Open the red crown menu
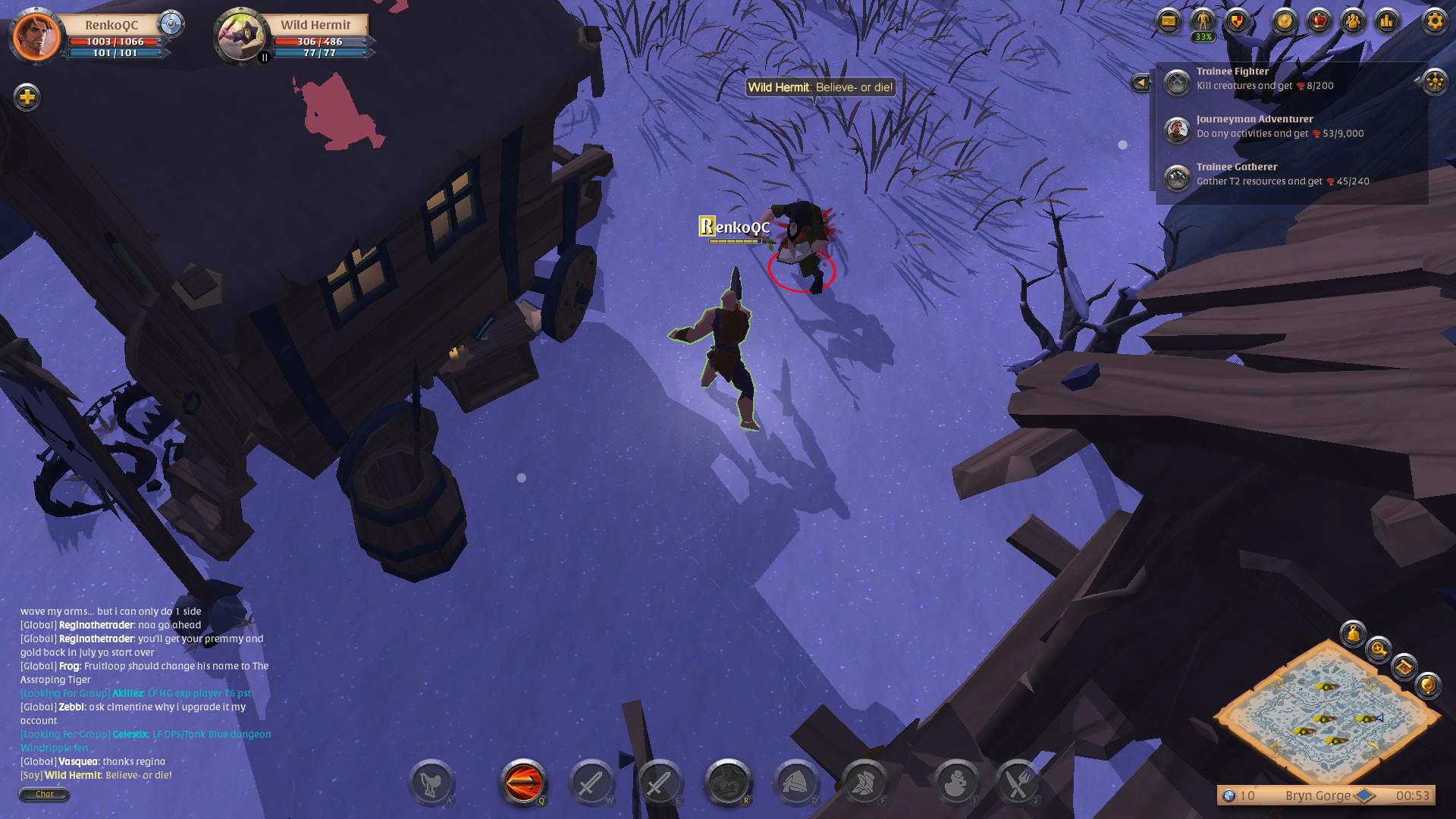This screenshot has height=819, width=1456. [1319, 21]
